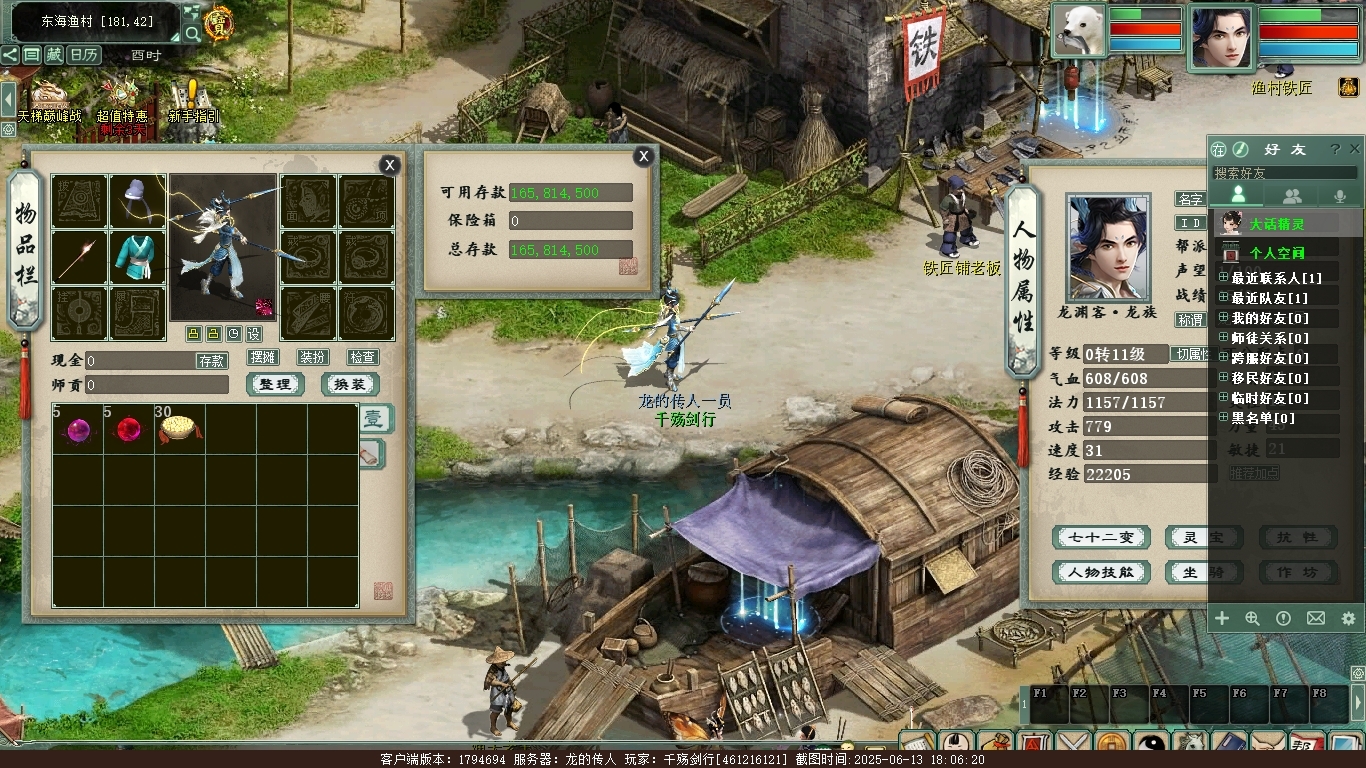Click the 换装 outfit swap button

(x=350, y=384)
